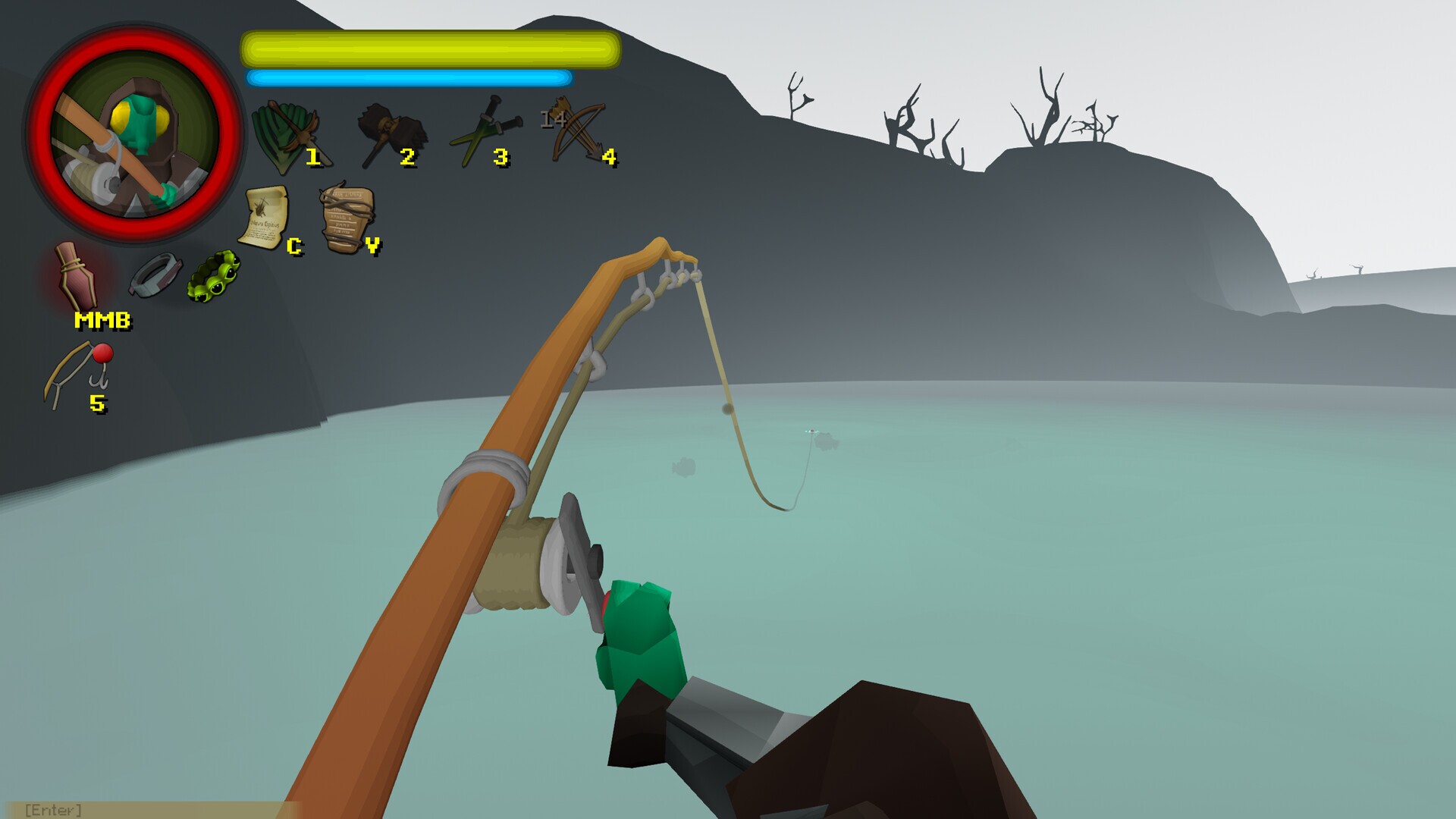Click the C keybind label under the scroll
1456x819 pixels.
[x=294, y=246]
